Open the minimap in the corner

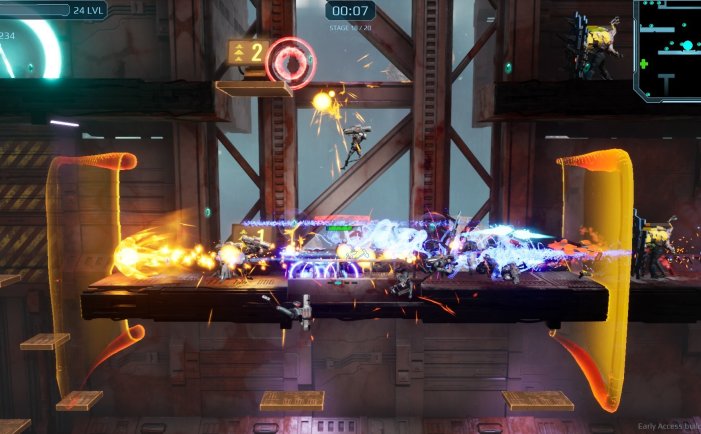click(668, 48)
